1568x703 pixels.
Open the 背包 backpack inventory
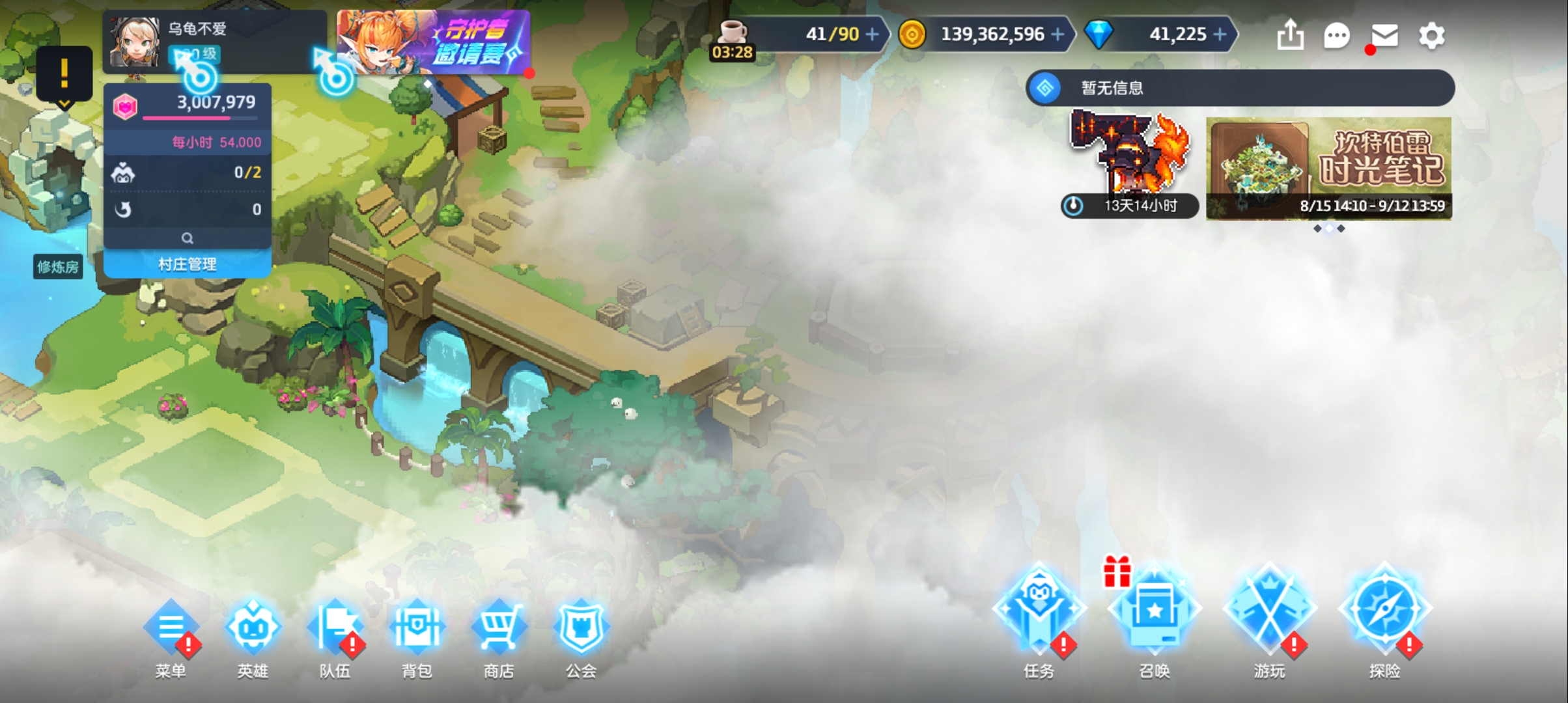pyautogui.click(x=417, y=629)
